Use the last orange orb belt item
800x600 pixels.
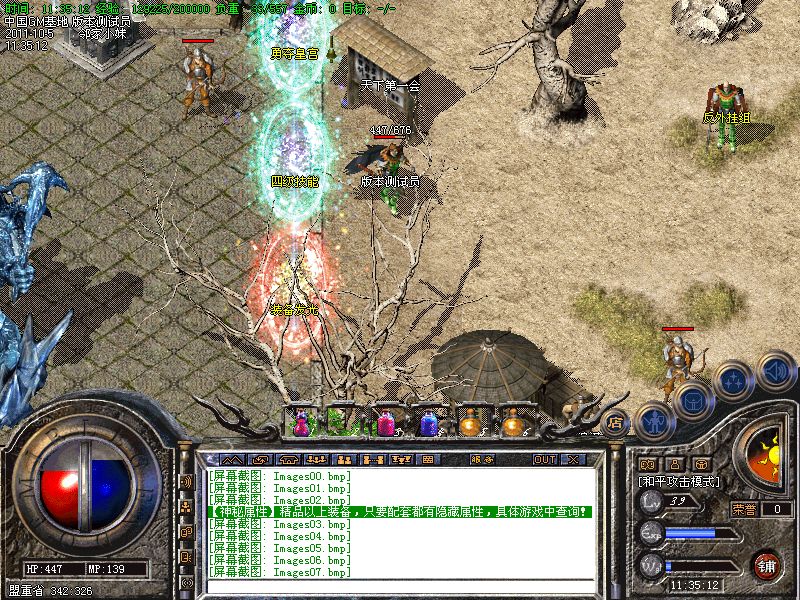(513, 425)
